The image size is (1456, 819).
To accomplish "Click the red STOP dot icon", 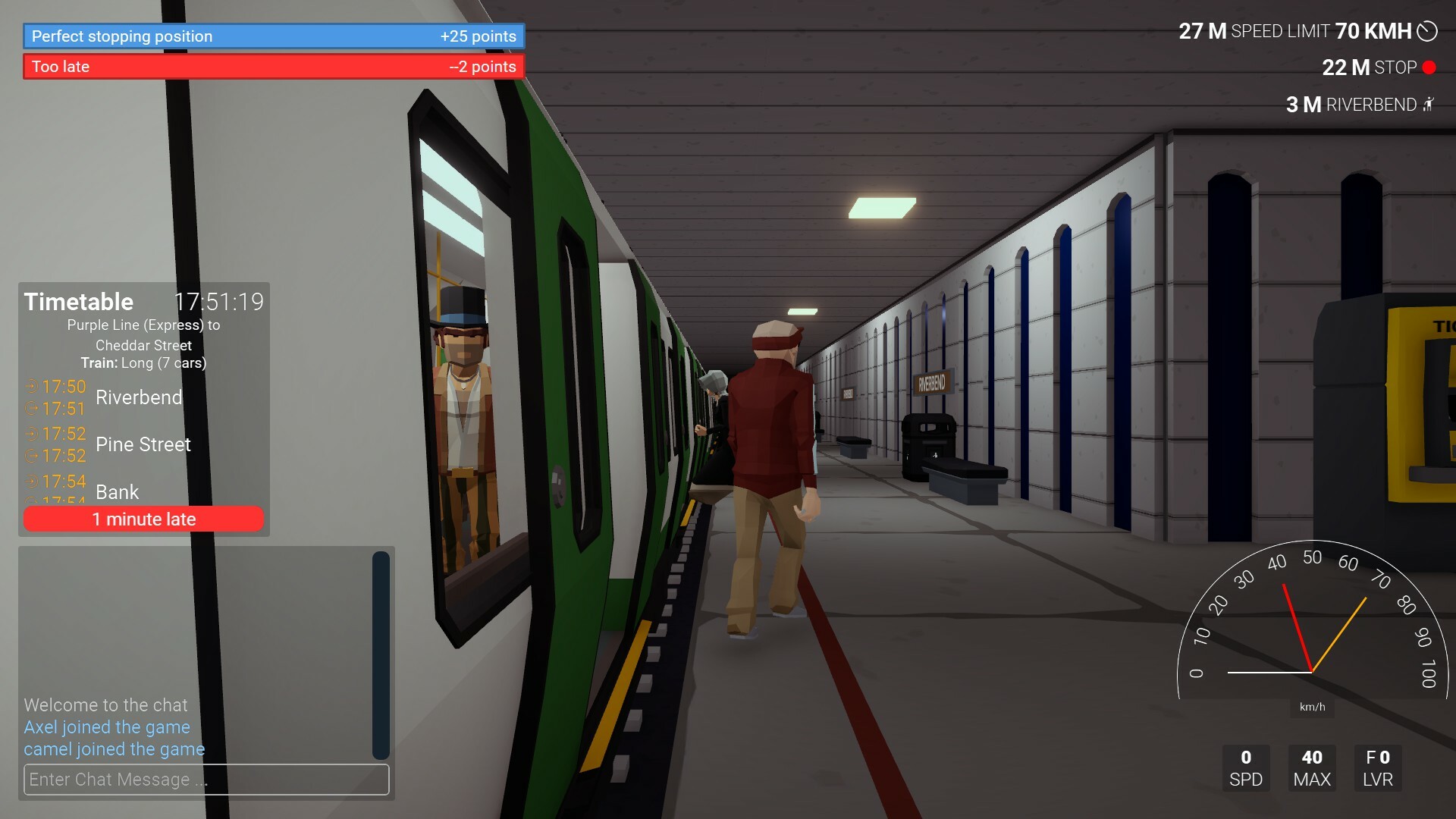I will 1429,67.
